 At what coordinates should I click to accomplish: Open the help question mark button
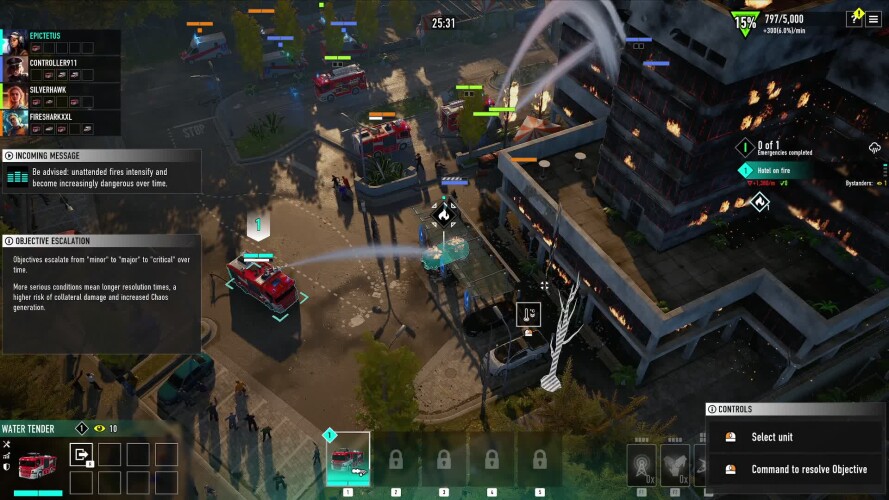tap(853, 19)
